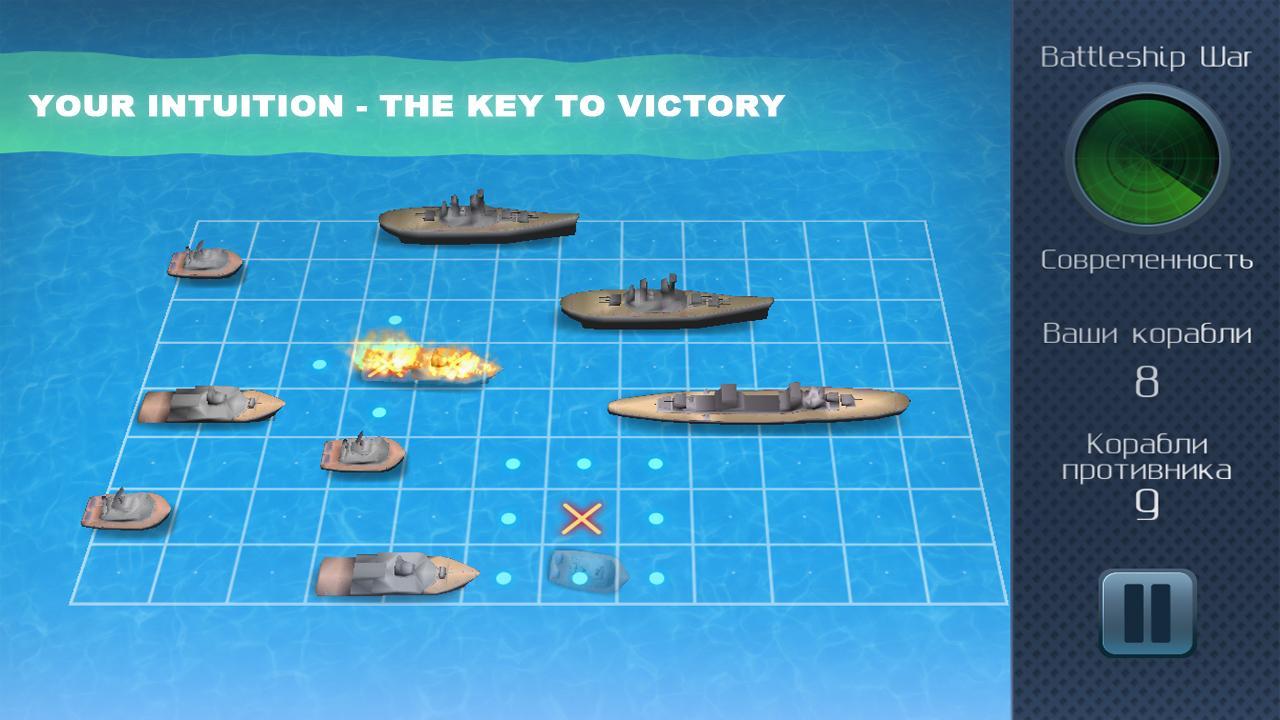Select the small gray boat in the middle

pos(360,455)
